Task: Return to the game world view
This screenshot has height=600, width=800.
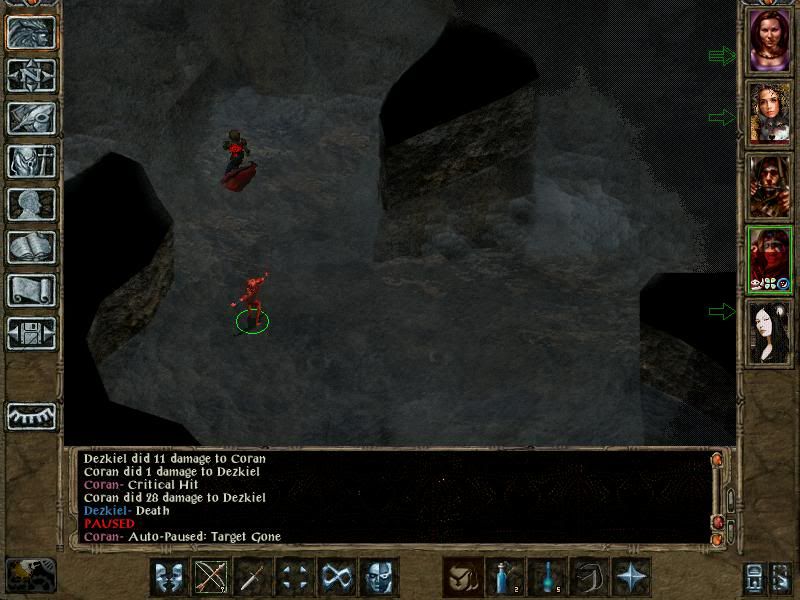Action: (x=31, y=32)
